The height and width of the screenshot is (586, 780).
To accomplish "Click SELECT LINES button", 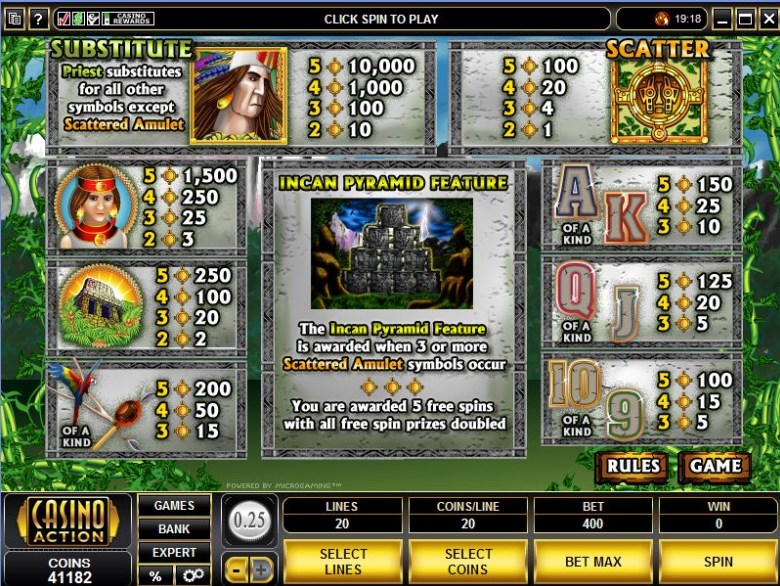I will (343, 562).
